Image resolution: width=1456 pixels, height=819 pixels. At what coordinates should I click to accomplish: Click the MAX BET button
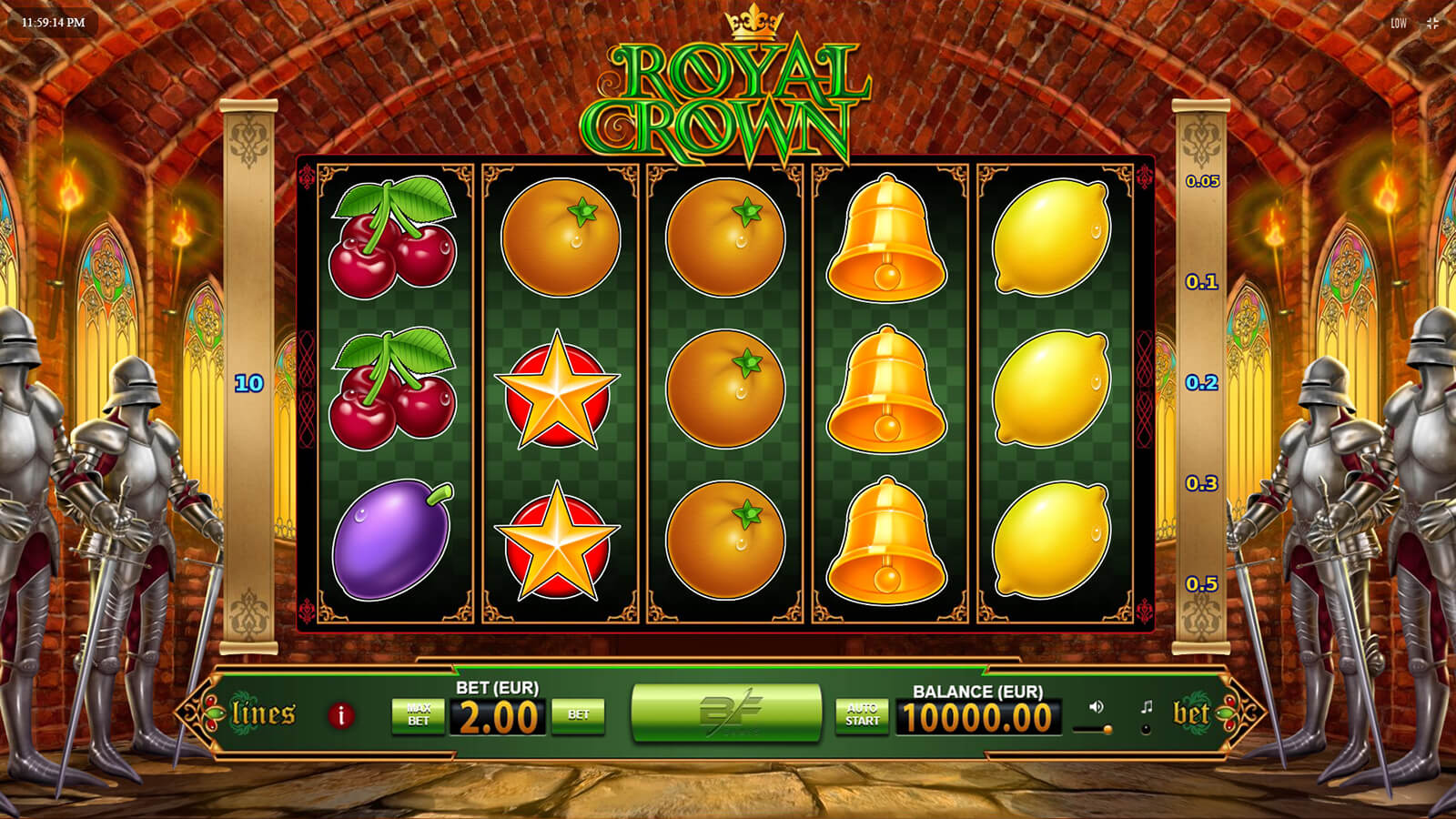419,715
